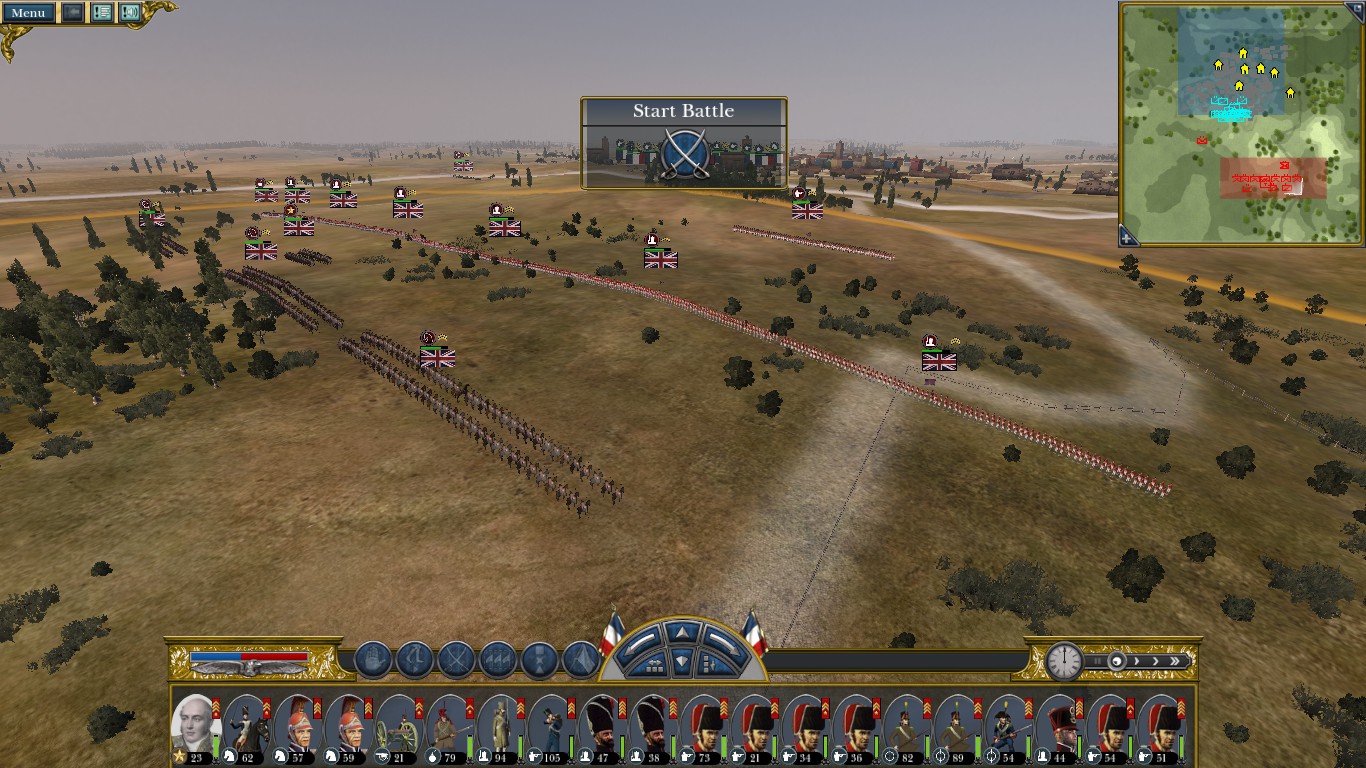Pick the infantry unit card with 94 men
This screenshot has width=1366, height=768.
coord(501,726)
